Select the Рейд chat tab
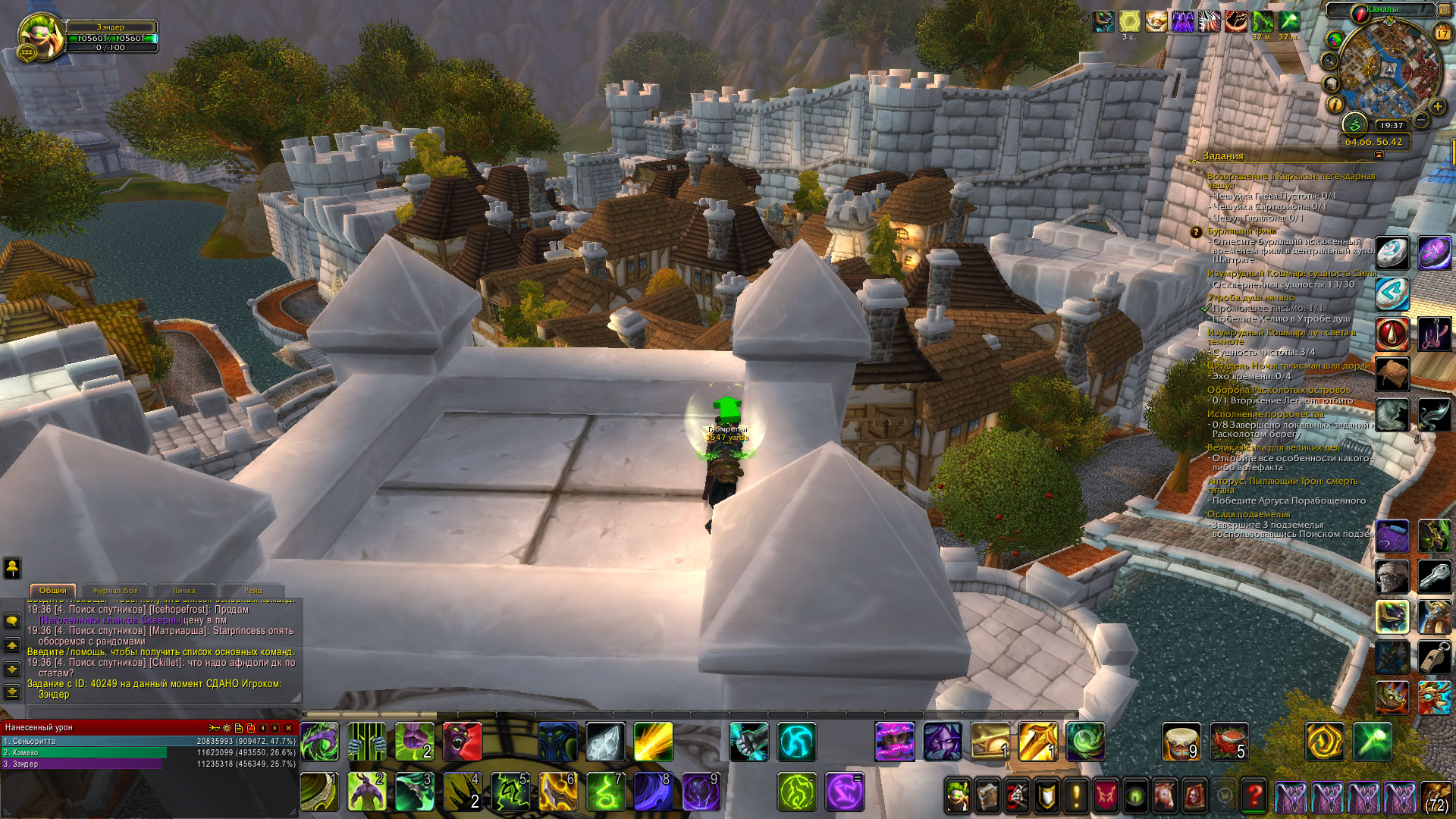Image resolution: width=1456 pixels, height=819 pixels. [x=253, y=591]
